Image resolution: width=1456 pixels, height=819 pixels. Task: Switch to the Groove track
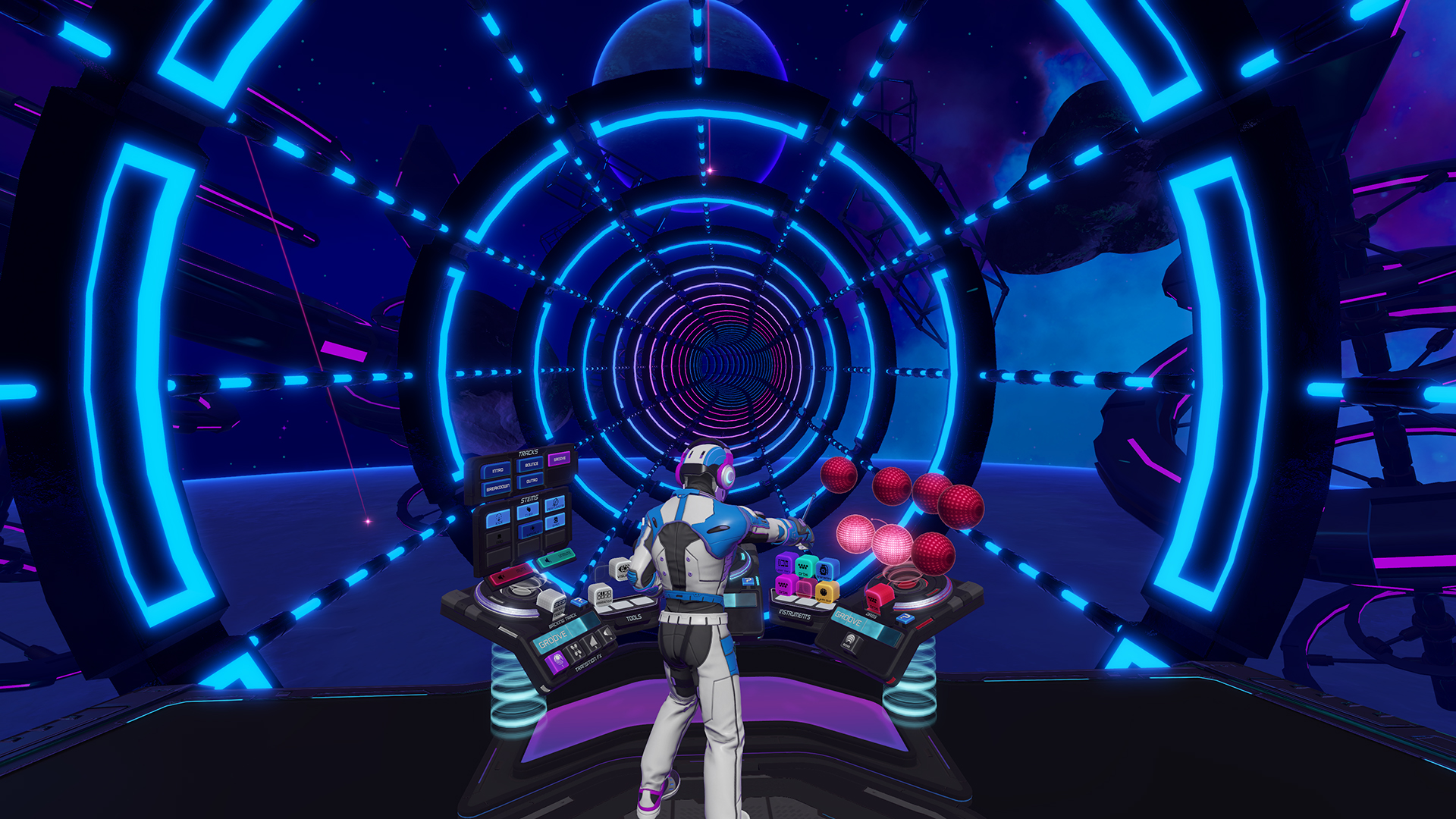(559, 458)
